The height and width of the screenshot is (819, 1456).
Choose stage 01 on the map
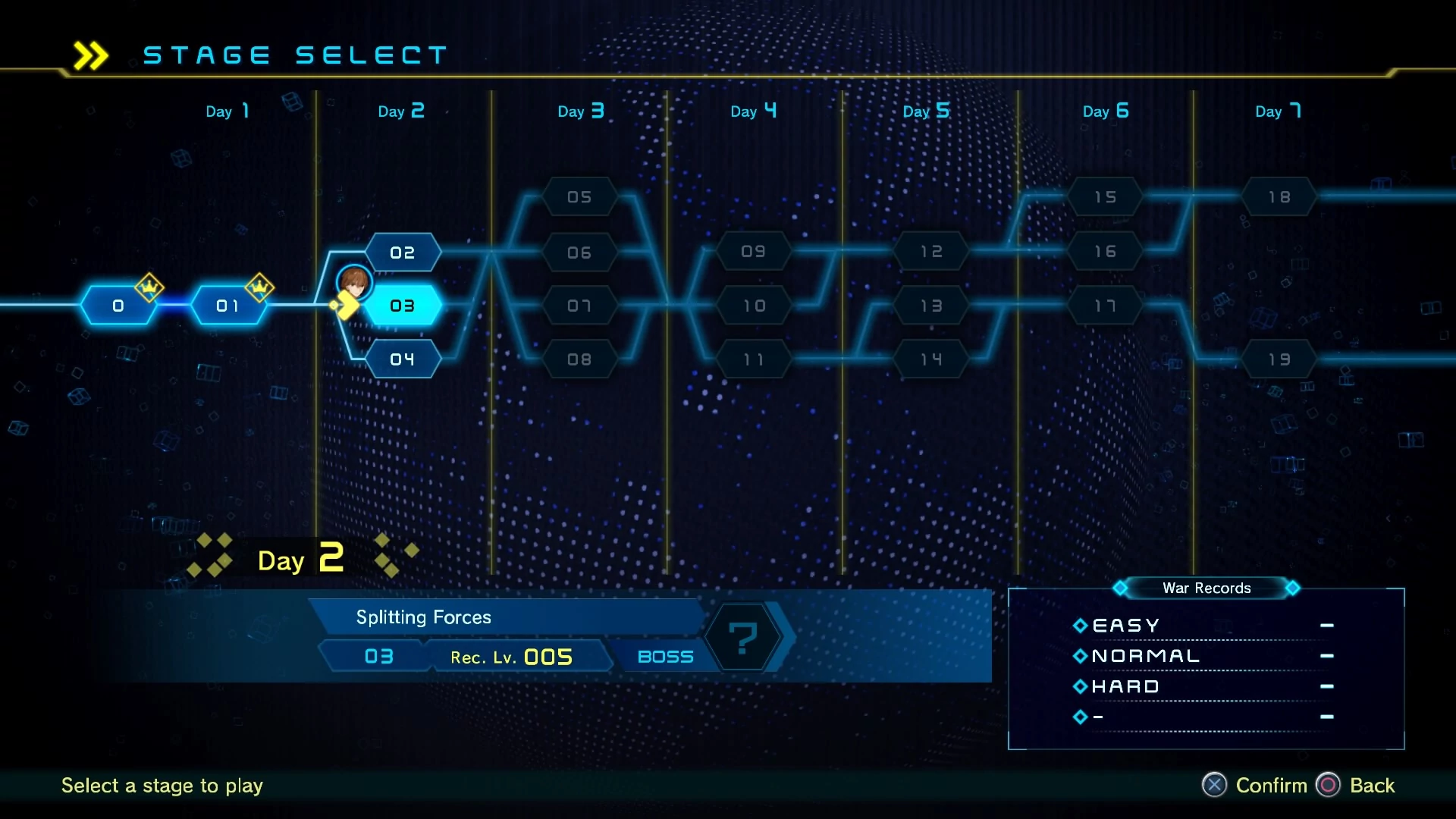coord(227,306)
